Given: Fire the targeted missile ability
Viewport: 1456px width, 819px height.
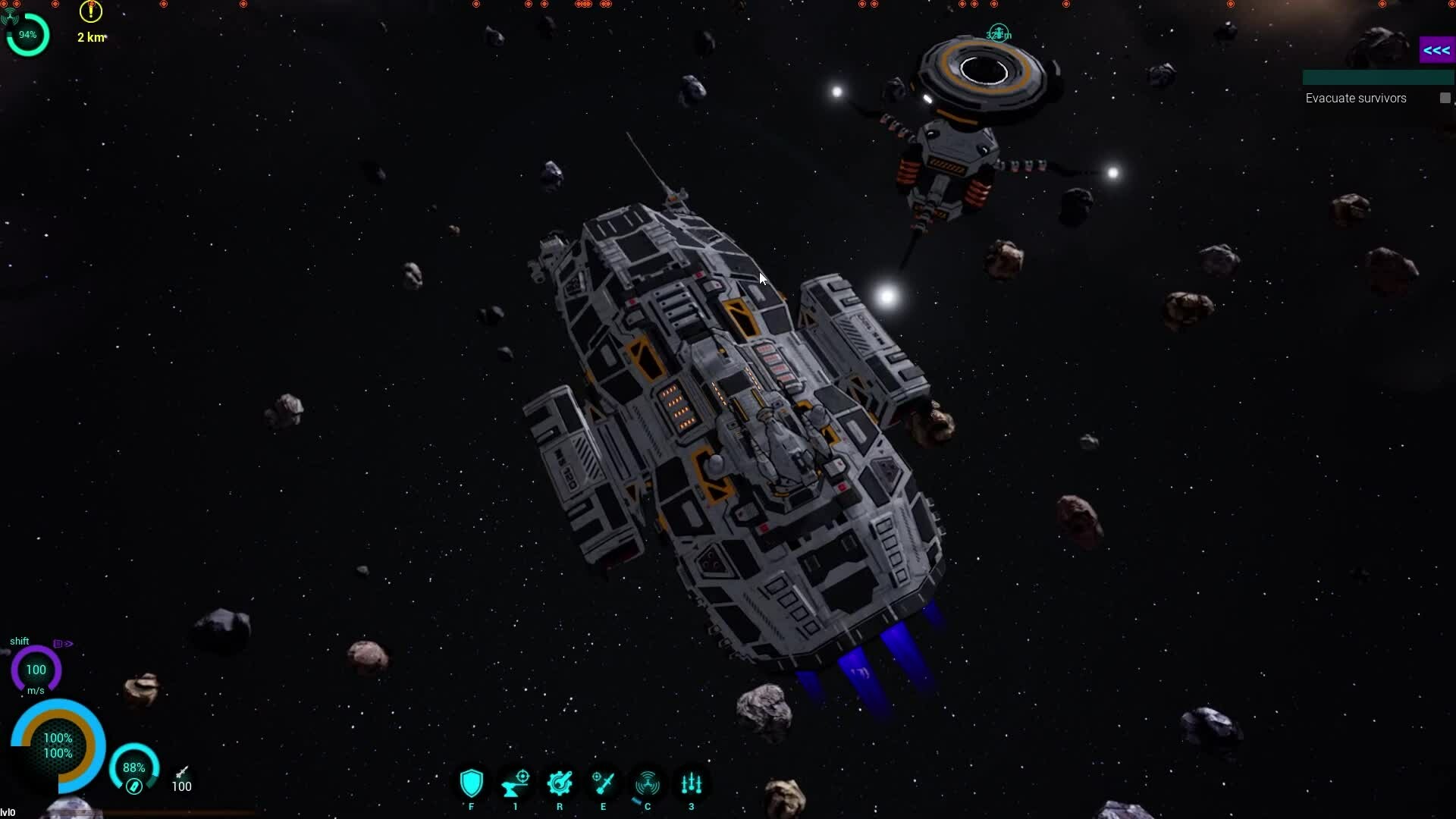Looking at the screenshot, I should [x=604, y=783].
